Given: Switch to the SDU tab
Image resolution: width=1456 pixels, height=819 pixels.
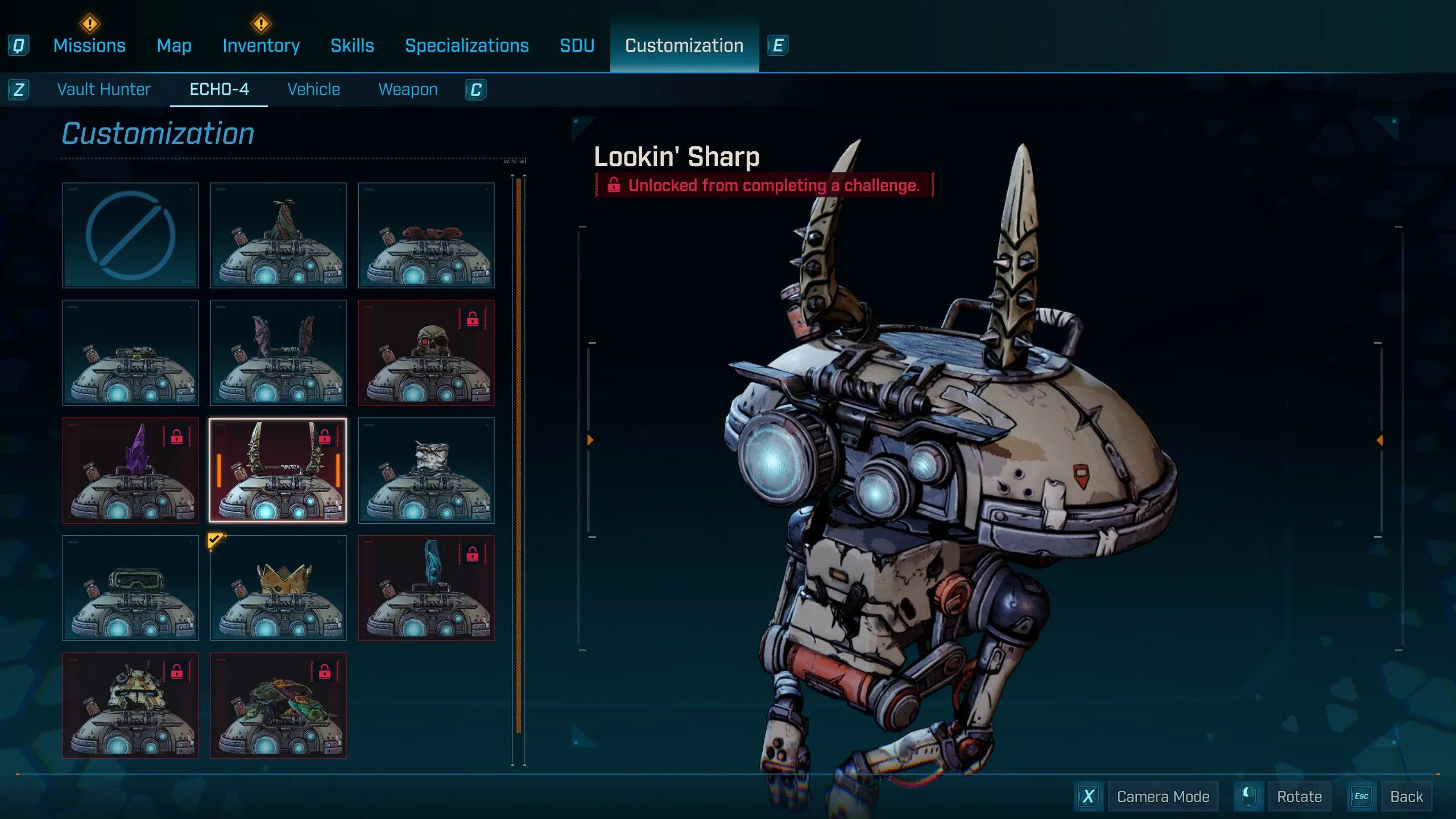Looking at the screenshot, I should click(577, 45).
